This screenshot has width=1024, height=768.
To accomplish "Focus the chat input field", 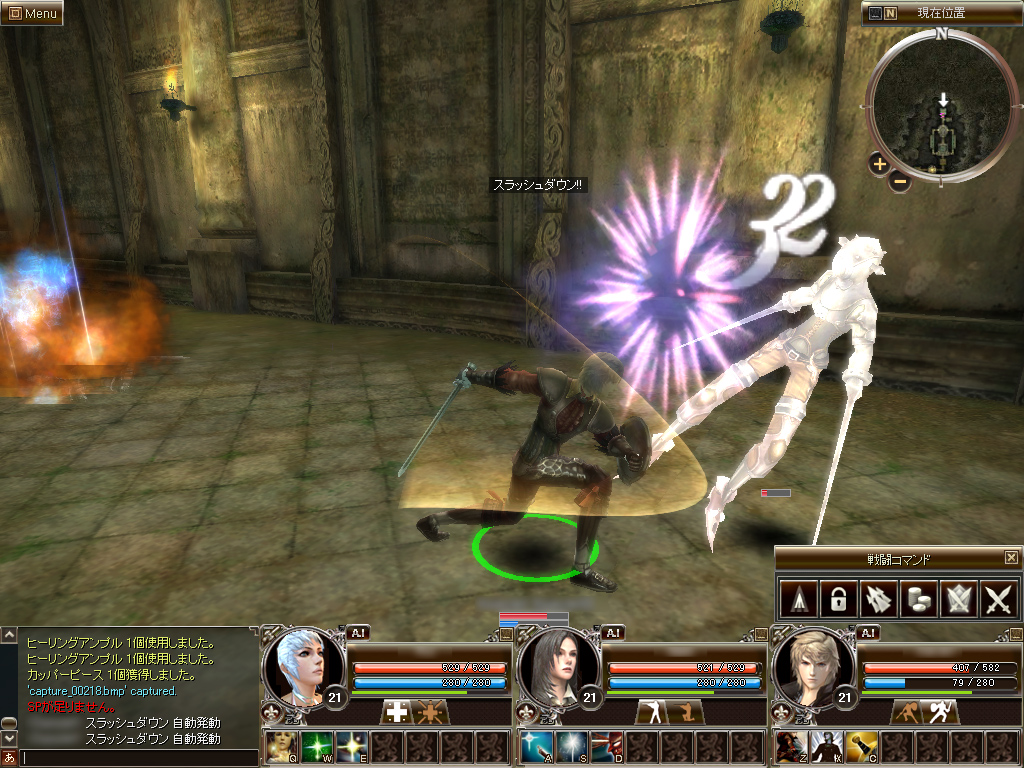I will (x=138, y=758).
